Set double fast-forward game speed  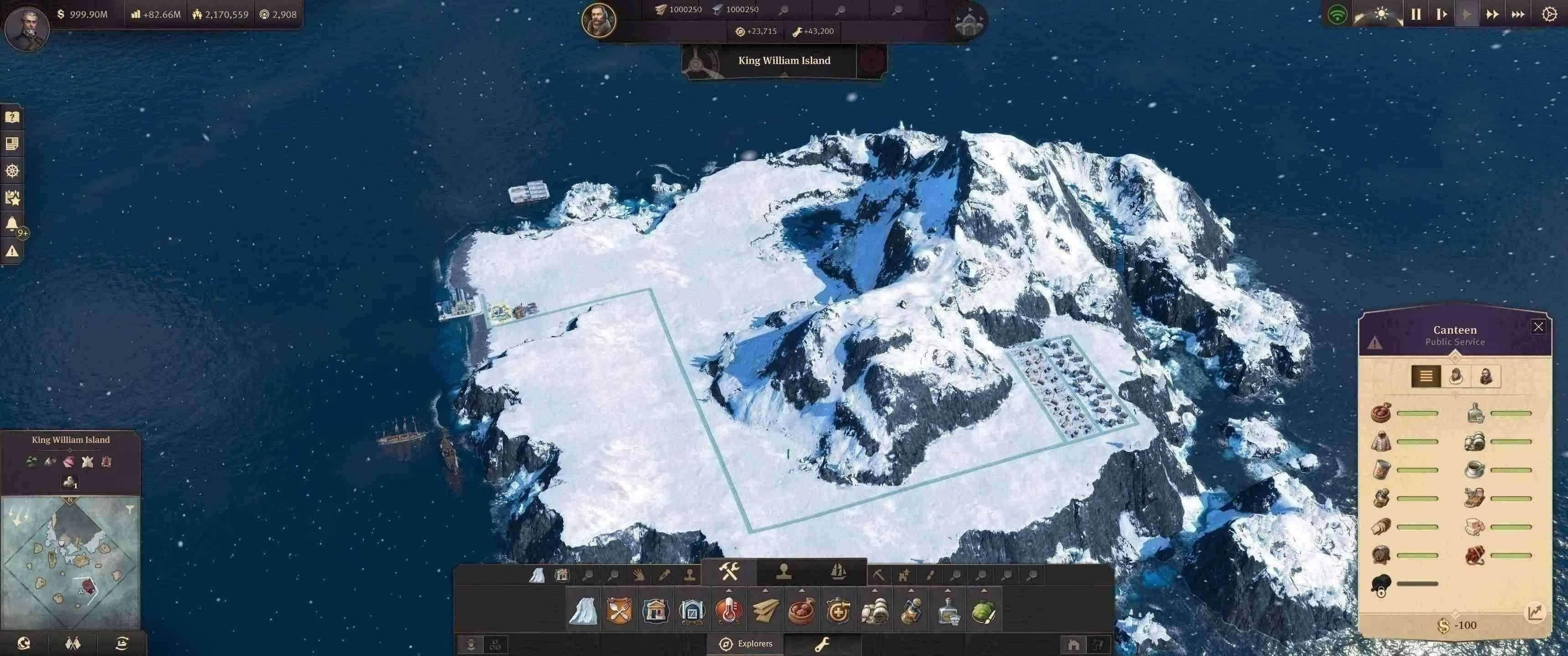[1492, 14]
